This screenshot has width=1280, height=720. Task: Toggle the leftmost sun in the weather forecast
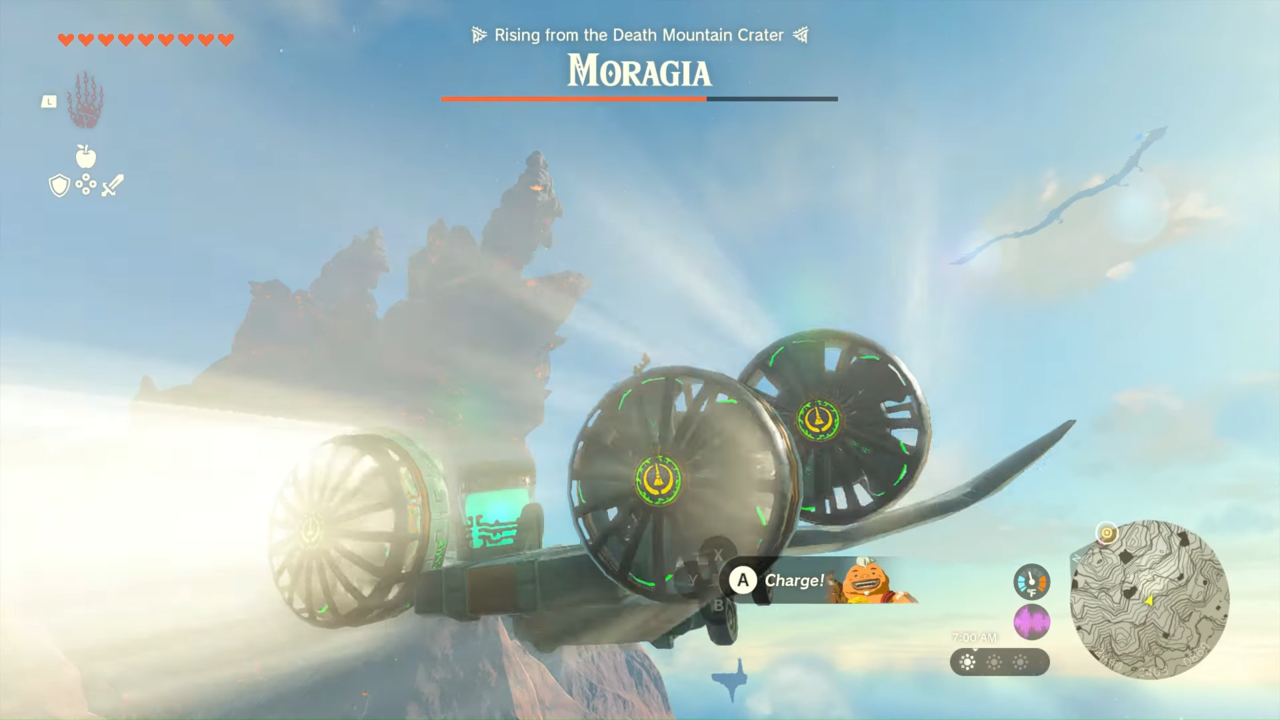click(x=967, y=662)
